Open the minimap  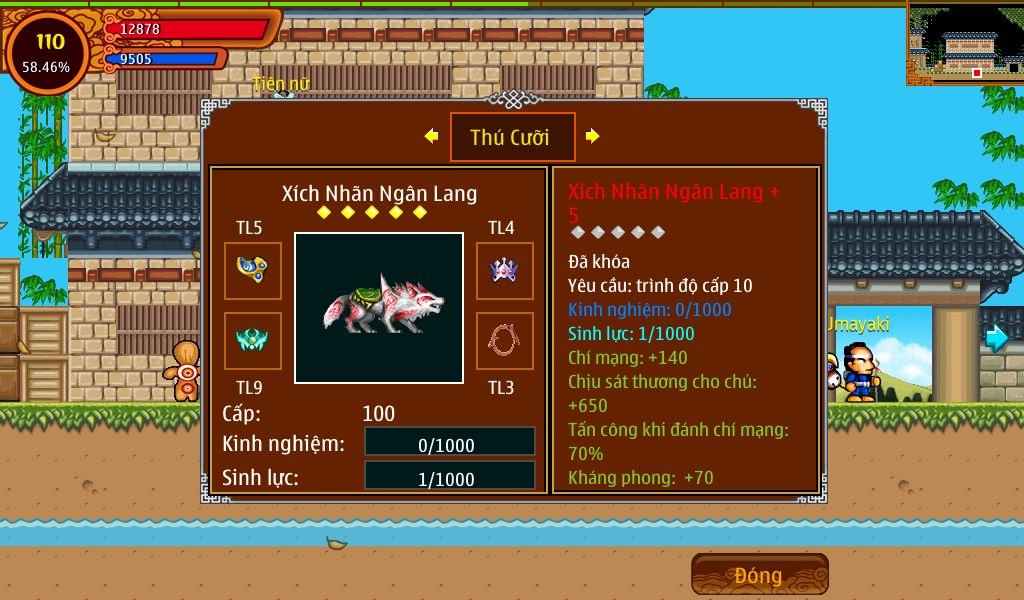click(964, 42)
